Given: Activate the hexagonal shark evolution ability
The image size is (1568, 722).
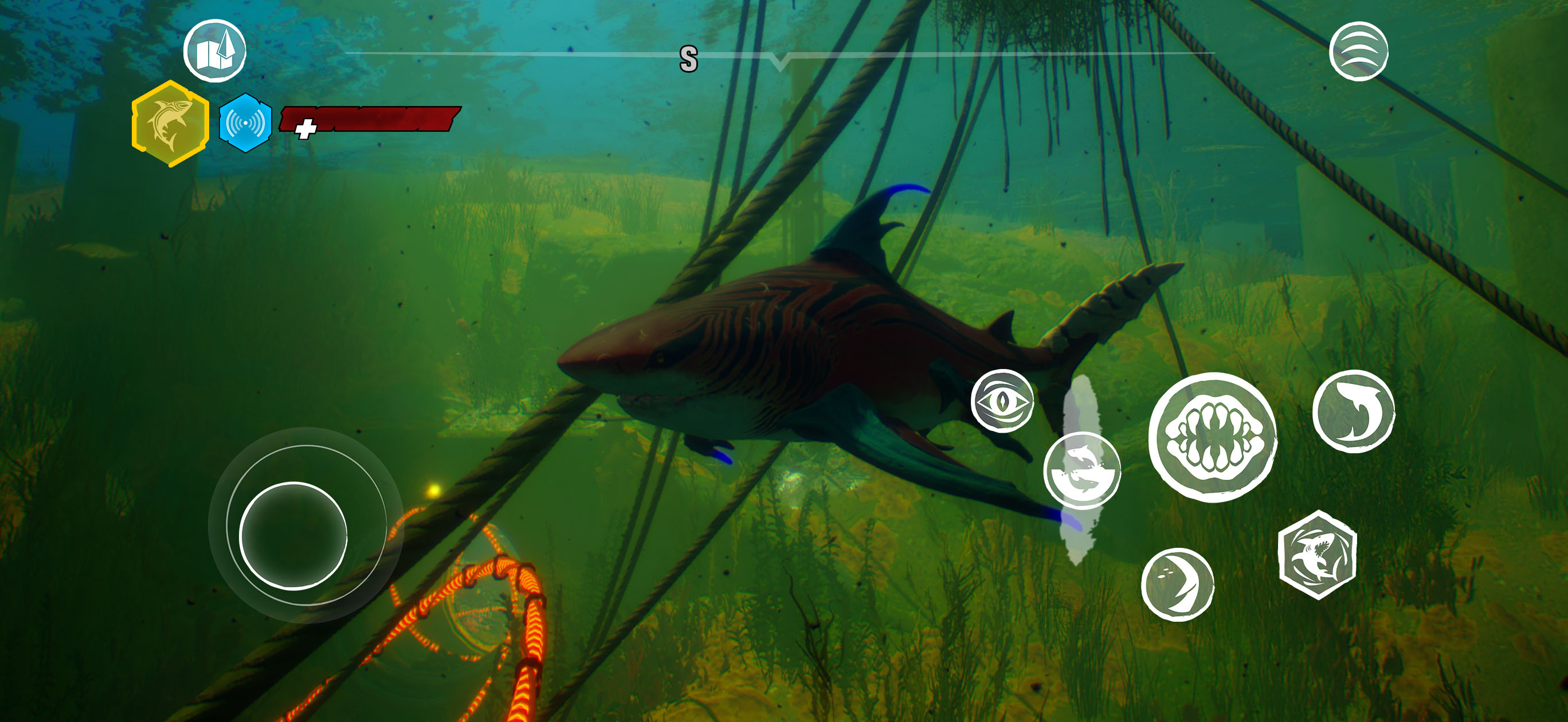Looking at the screenshot, I should coord(1317,555).
